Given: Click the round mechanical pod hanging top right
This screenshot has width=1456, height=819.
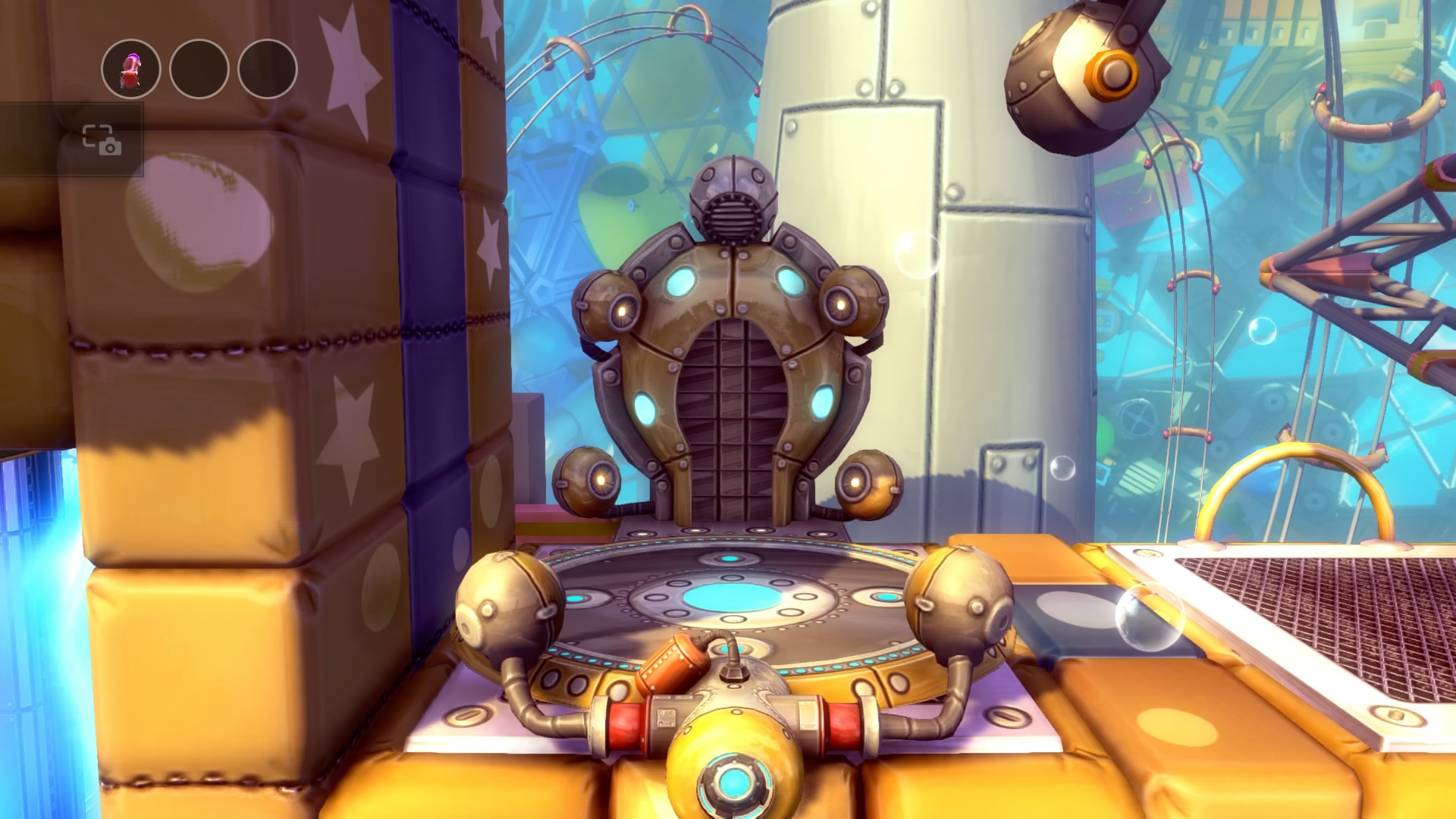Looking at the screenshot, I should pos(1073,76).
